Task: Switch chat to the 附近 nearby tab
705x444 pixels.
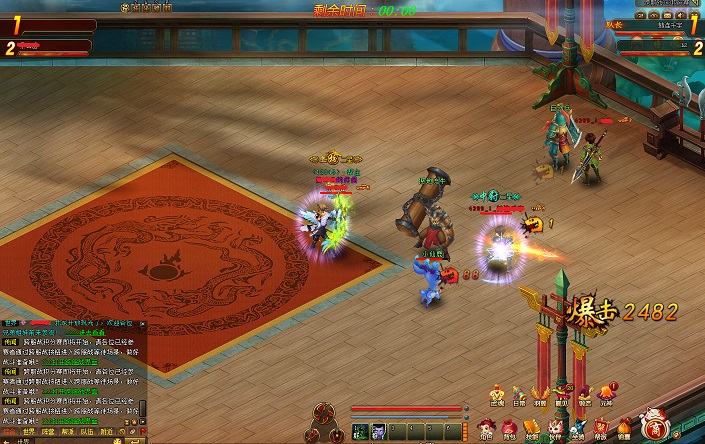Action: tap(106, 432)
